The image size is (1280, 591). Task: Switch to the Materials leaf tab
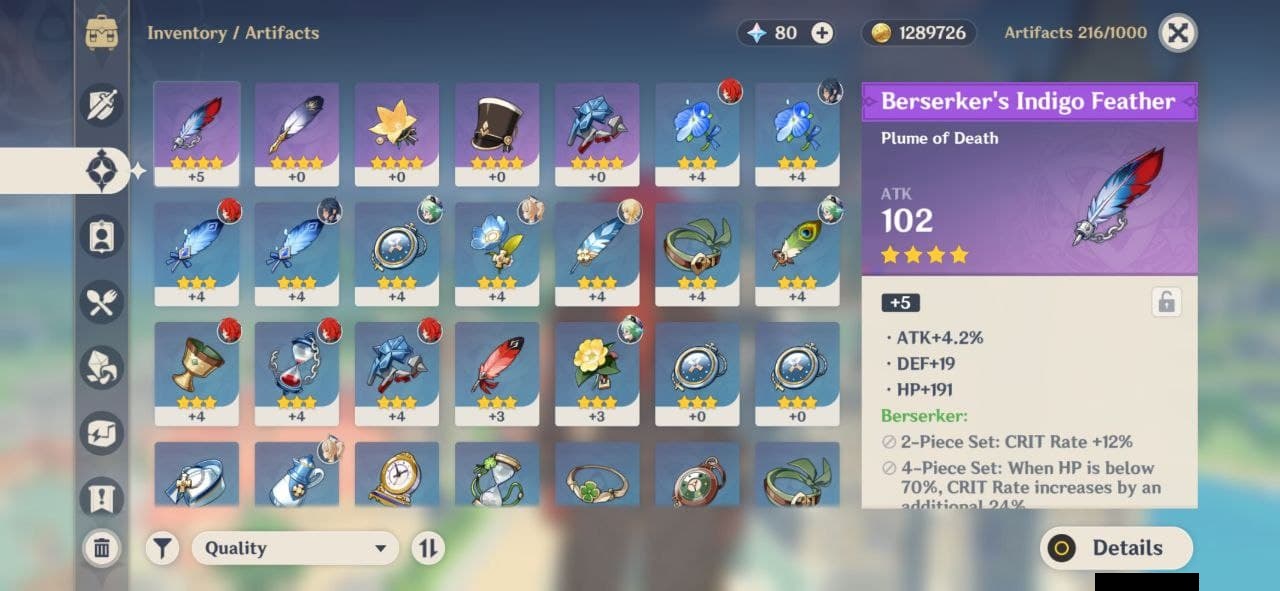(x=102, y=368)
